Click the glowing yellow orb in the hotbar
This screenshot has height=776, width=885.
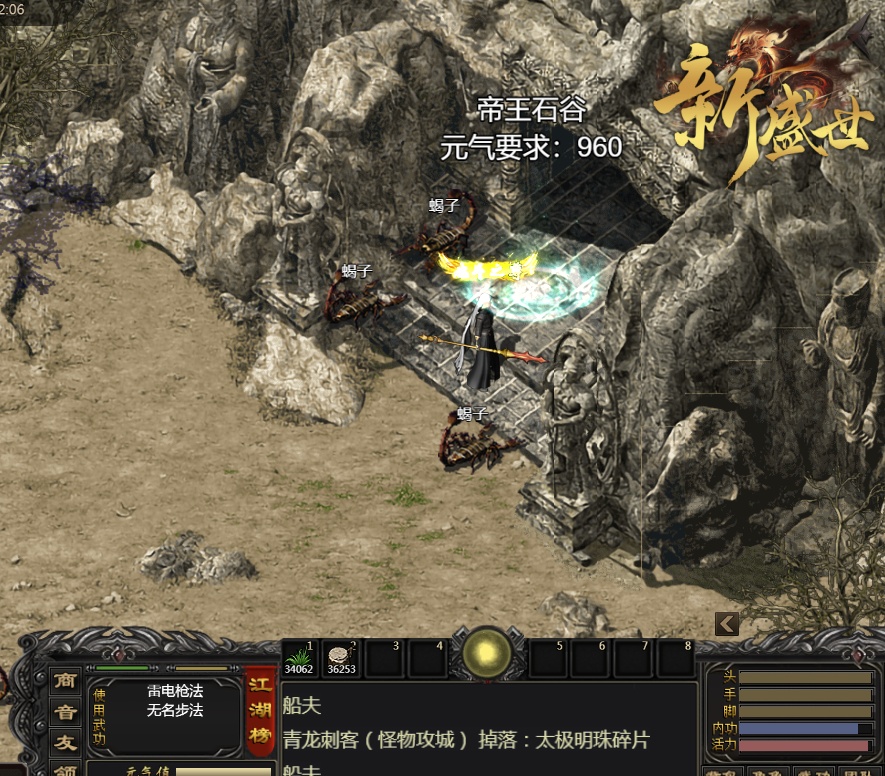pos(487,654)
